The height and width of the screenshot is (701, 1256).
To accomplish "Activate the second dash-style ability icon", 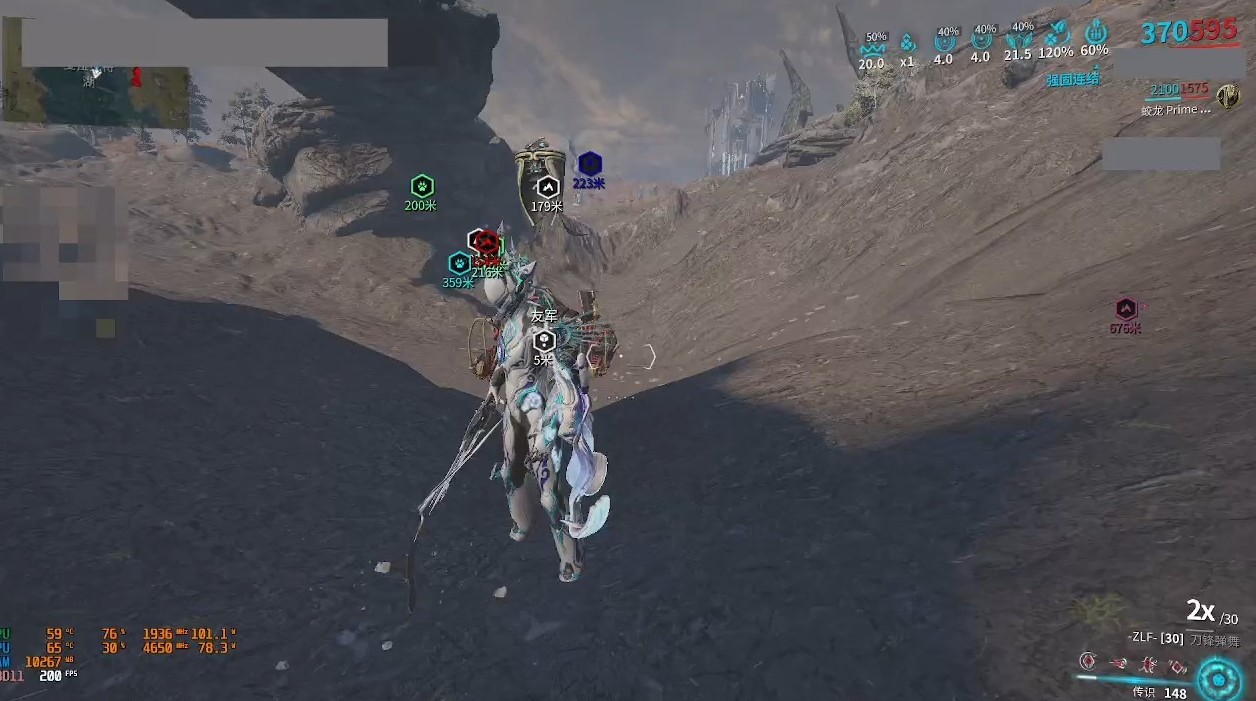I will 1118,663.
